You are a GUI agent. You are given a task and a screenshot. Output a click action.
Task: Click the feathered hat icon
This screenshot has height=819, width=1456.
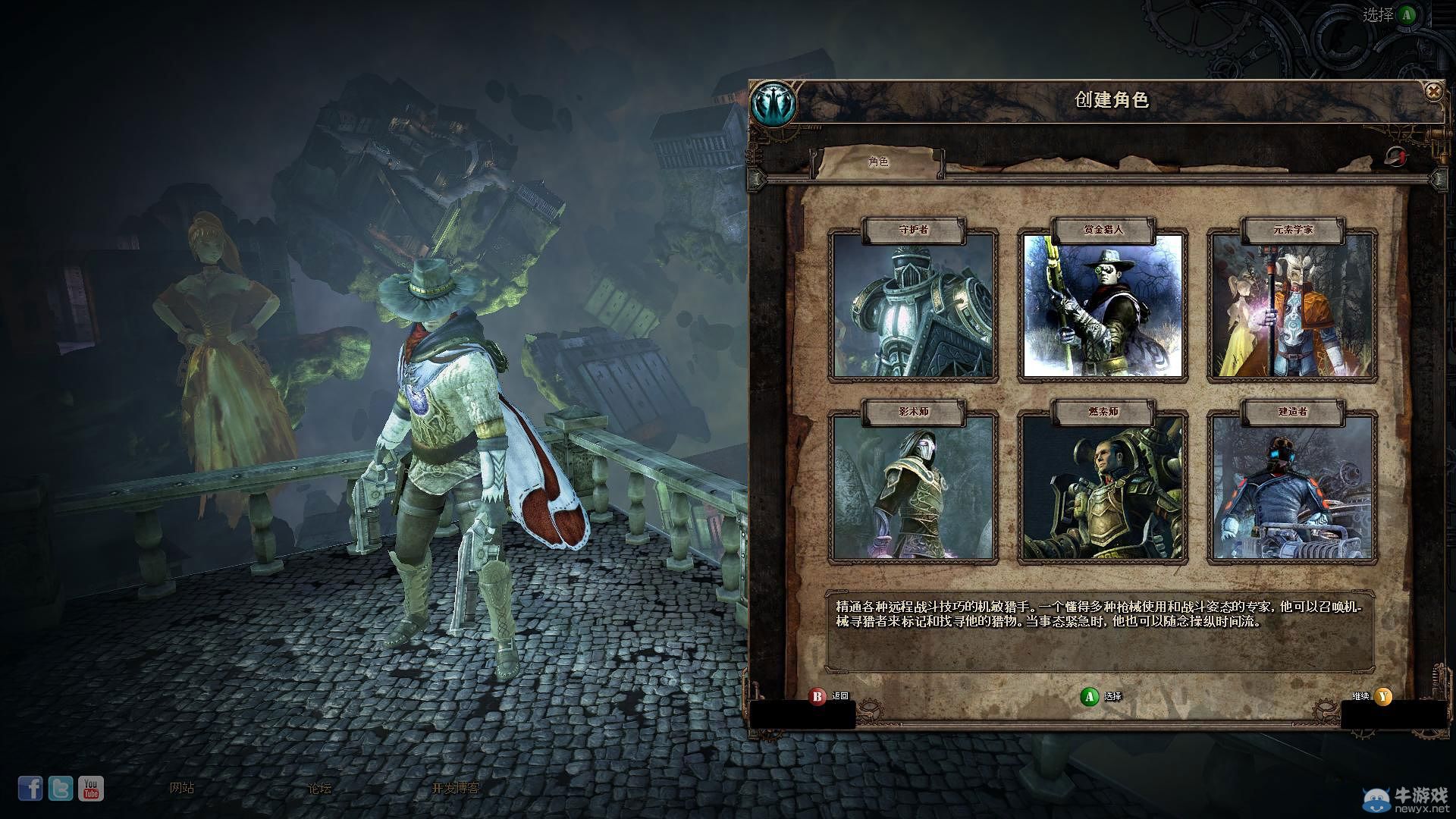pos(1395,156)
